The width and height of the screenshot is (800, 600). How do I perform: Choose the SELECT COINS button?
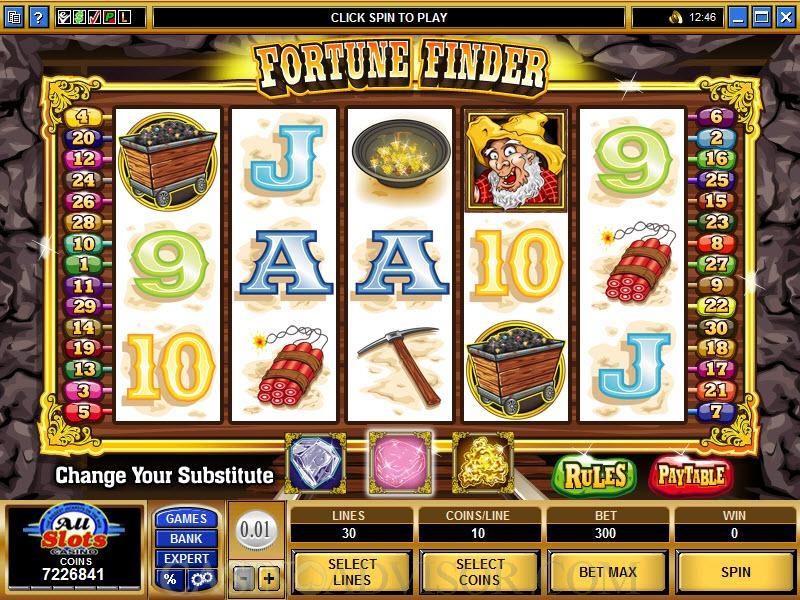[479, 572]
